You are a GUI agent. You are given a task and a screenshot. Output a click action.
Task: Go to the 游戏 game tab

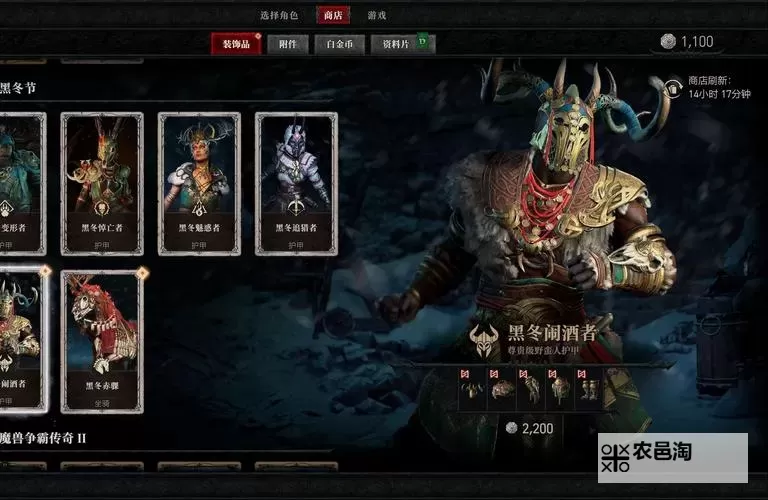pos(376,15)
